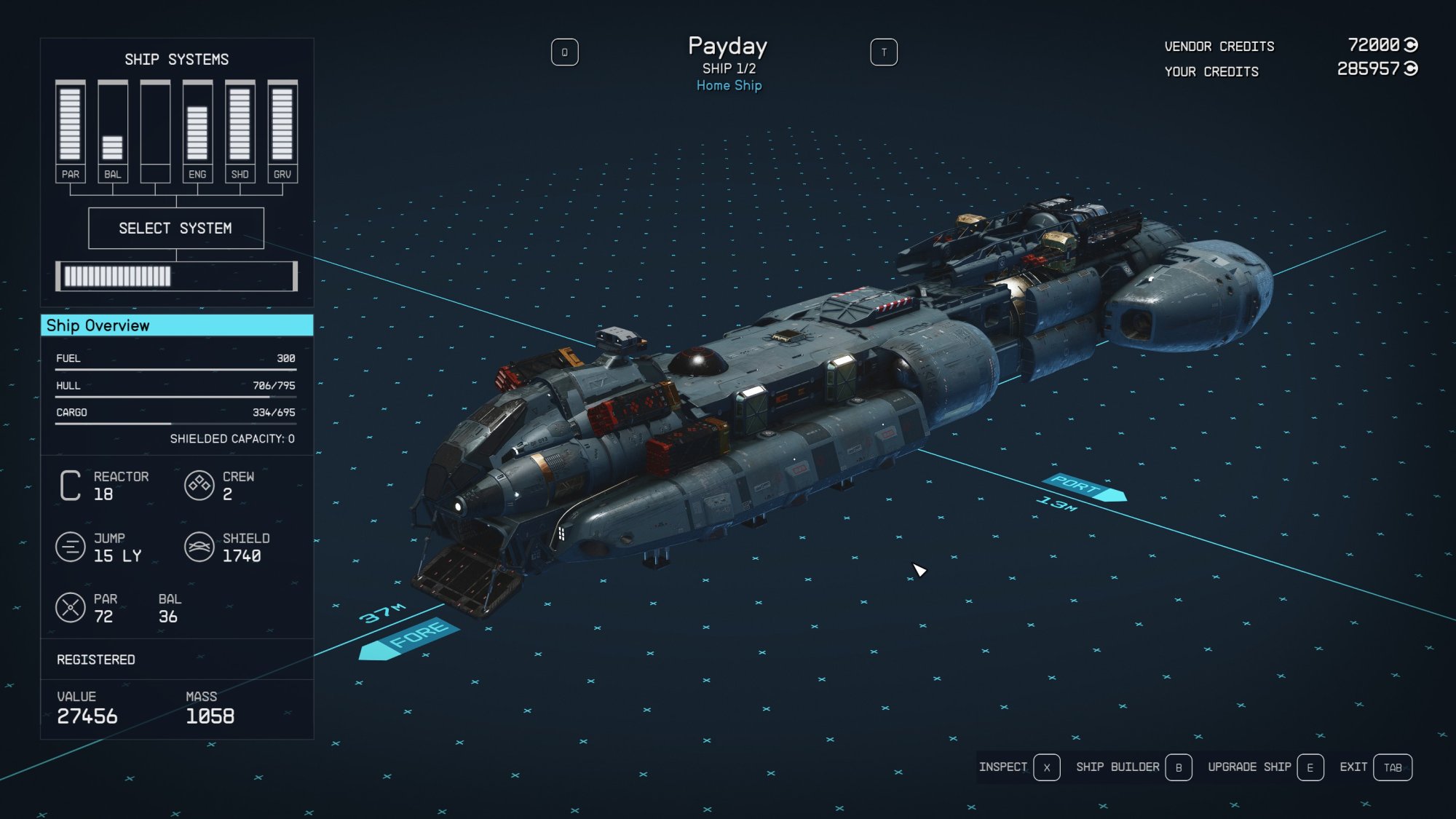Open the Ship Overview header
1456x819 pixels.
coord(177,325)
